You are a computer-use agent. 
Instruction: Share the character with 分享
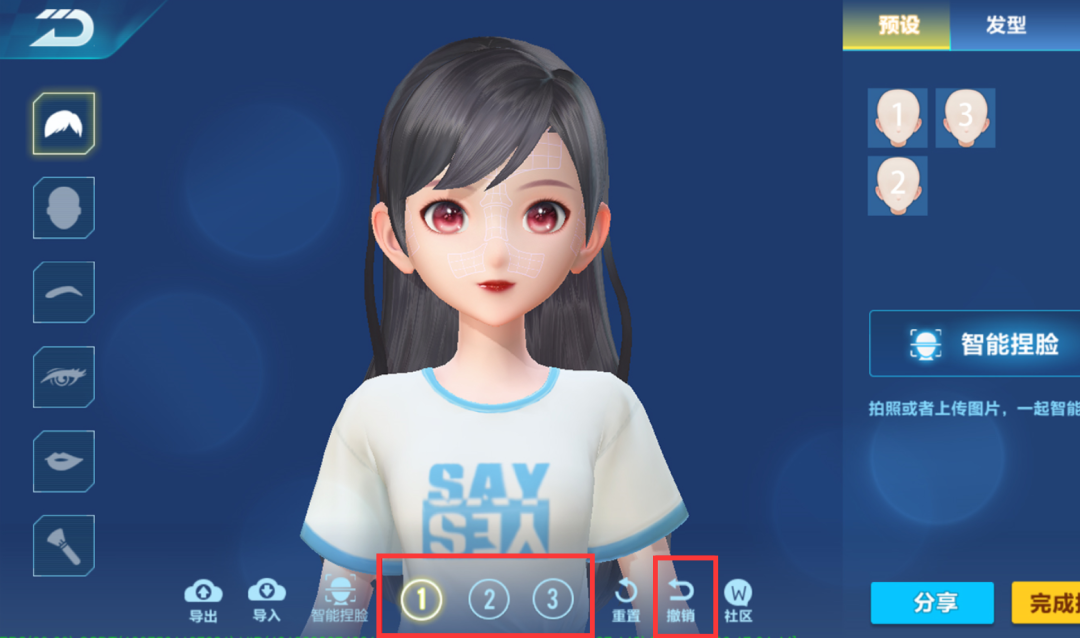coord(932,603)
